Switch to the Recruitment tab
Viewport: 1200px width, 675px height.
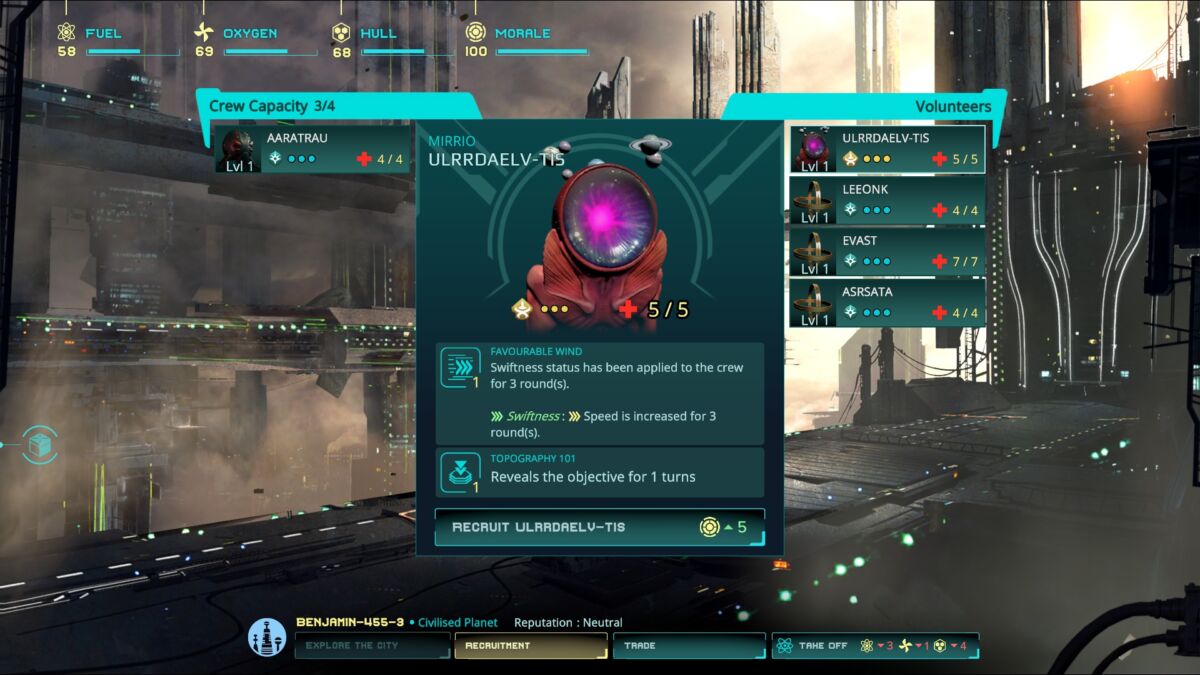[530, 646]
